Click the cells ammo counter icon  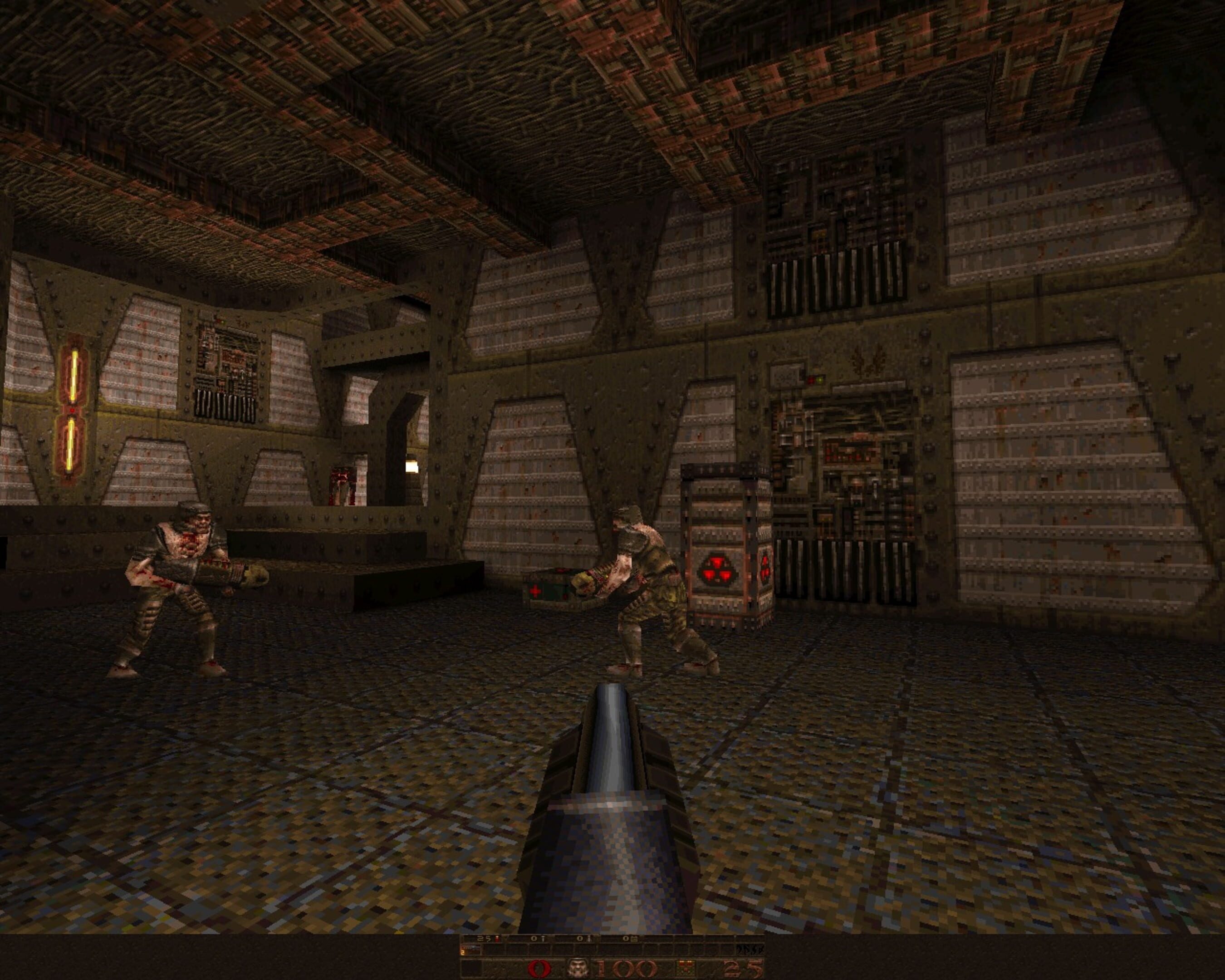point(635,939)
